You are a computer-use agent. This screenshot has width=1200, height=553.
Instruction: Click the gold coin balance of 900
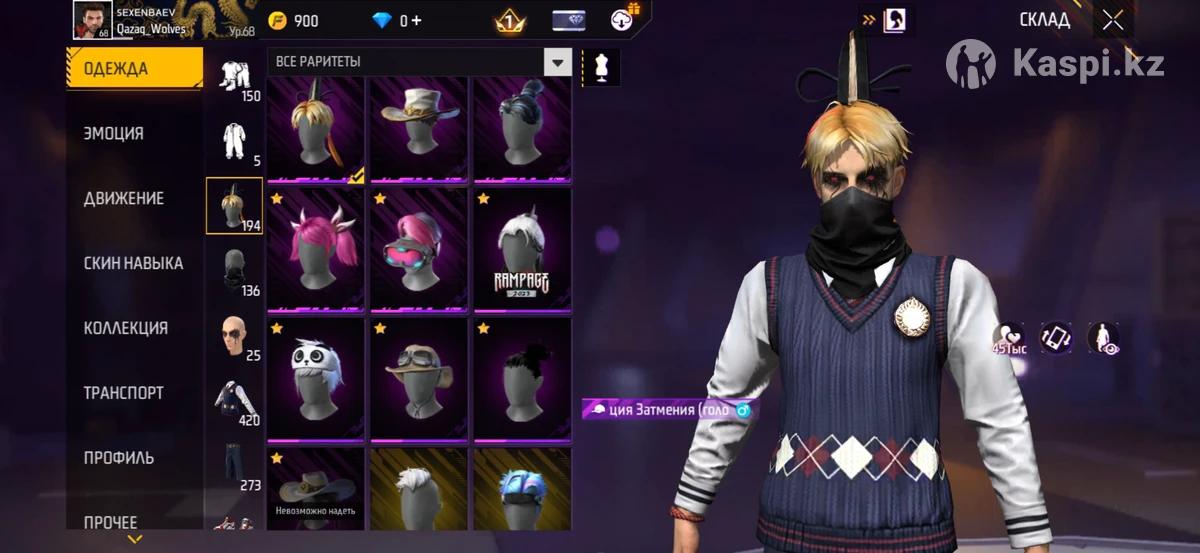(x=295, y=21)
